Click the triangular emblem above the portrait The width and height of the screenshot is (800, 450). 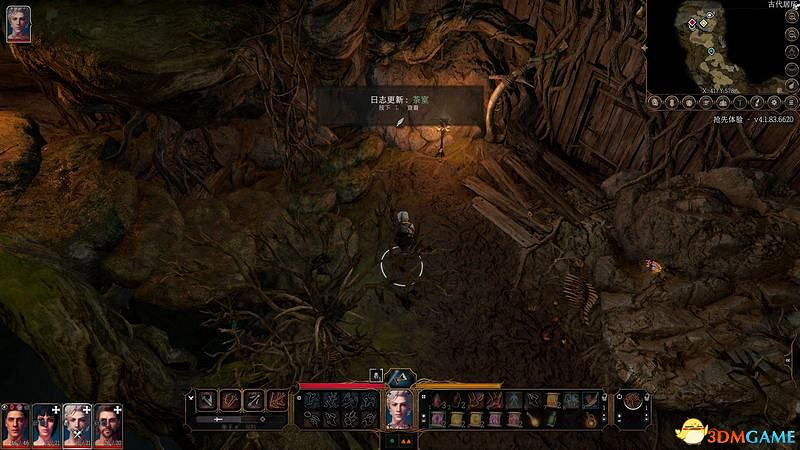click(x=400, y=377)
